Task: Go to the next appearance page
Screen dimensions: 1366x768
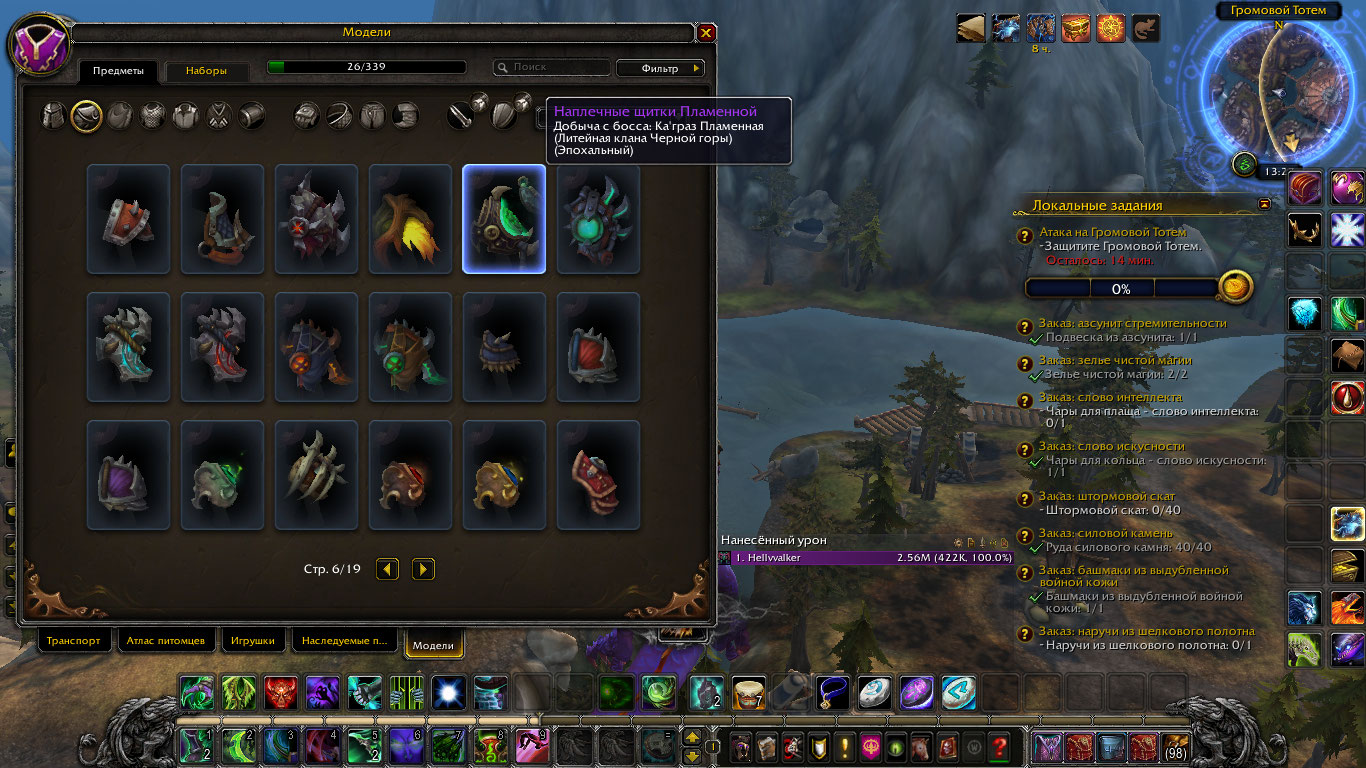Action: pyautogui.click(x=423, y=569)
